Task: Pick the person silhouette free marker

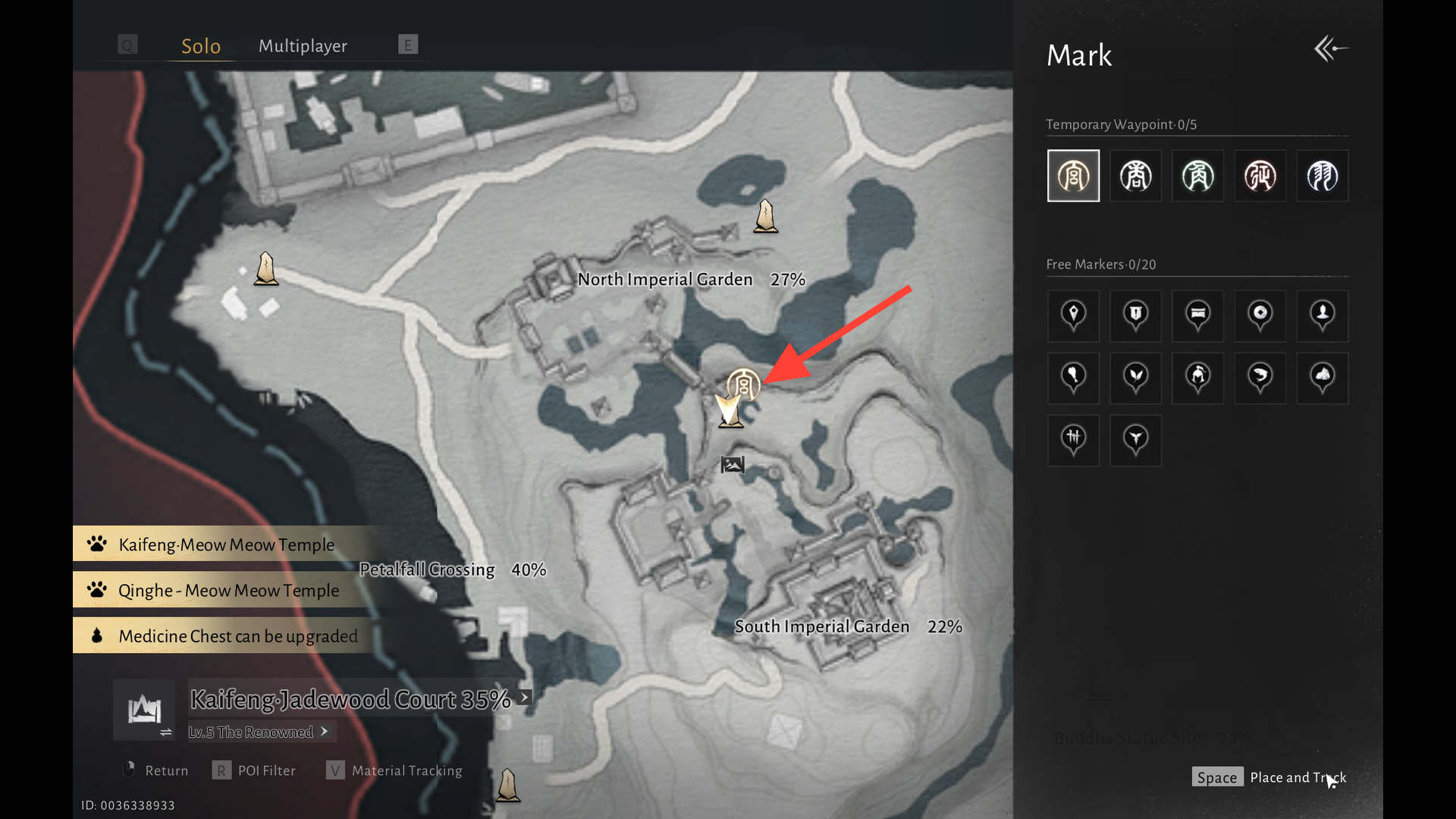Action: pos(1322,315)
